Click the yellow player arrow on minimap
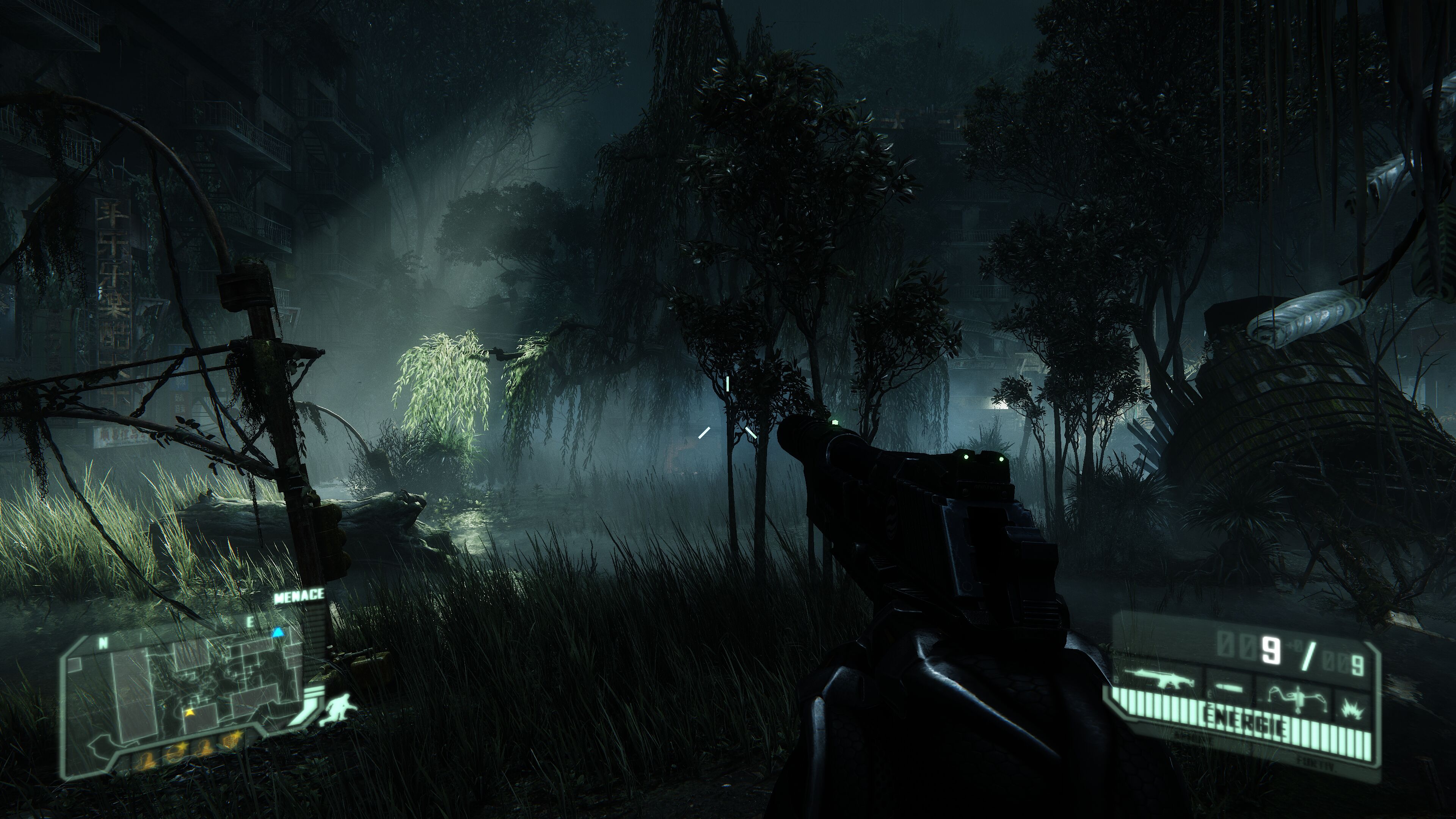The width and height of the screenshot is (1456, 819). (x=188, y=712)
